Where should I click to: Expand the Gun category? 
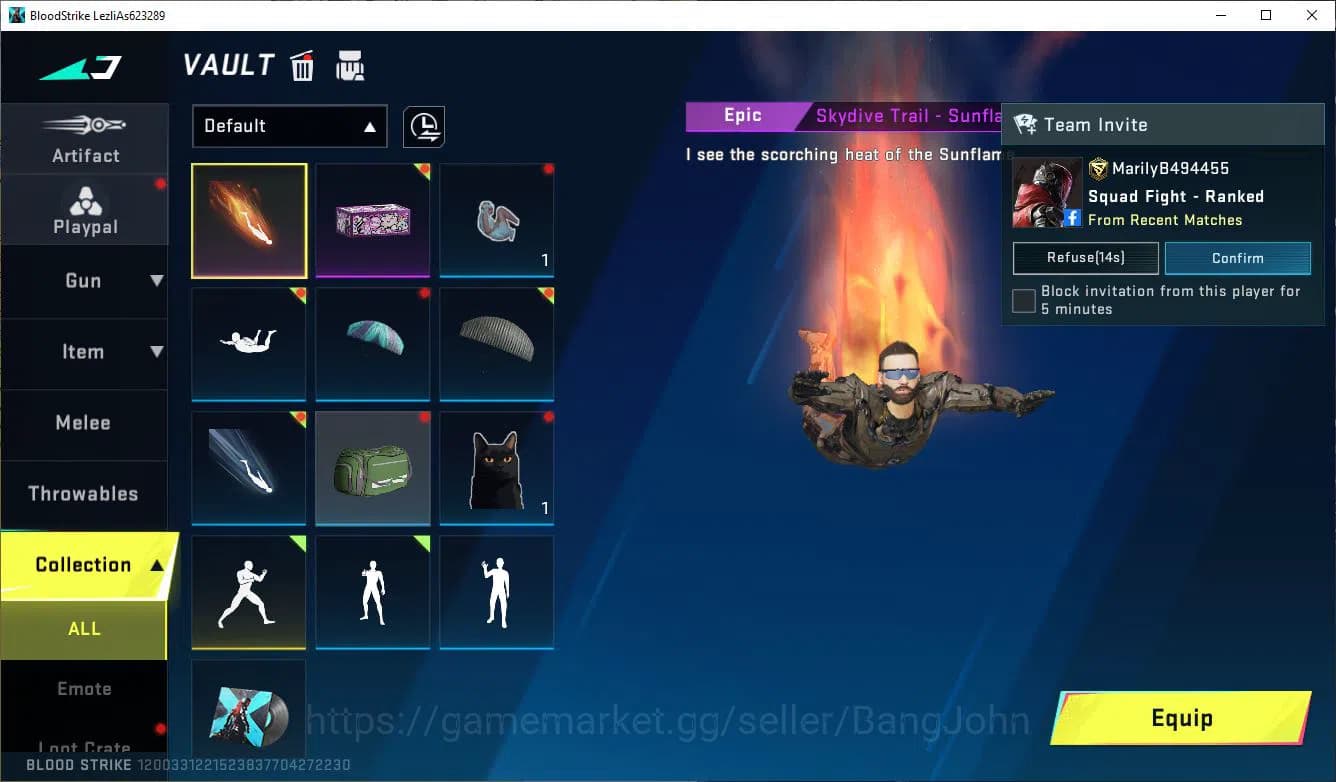point(85,281)
